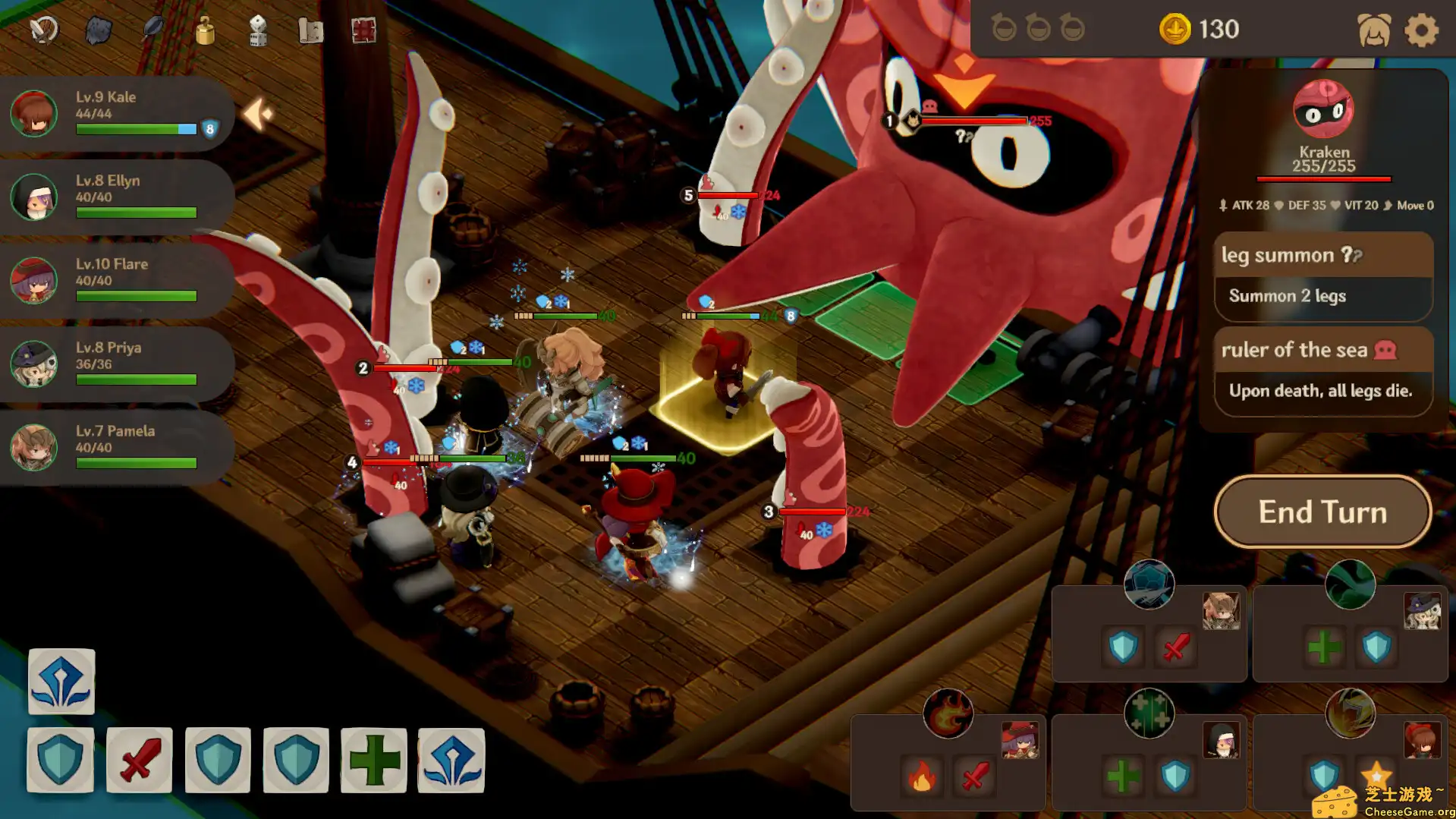Select the frying pan icon at the top
Viewport: 1456px width, 819px height.
point(151,29)
